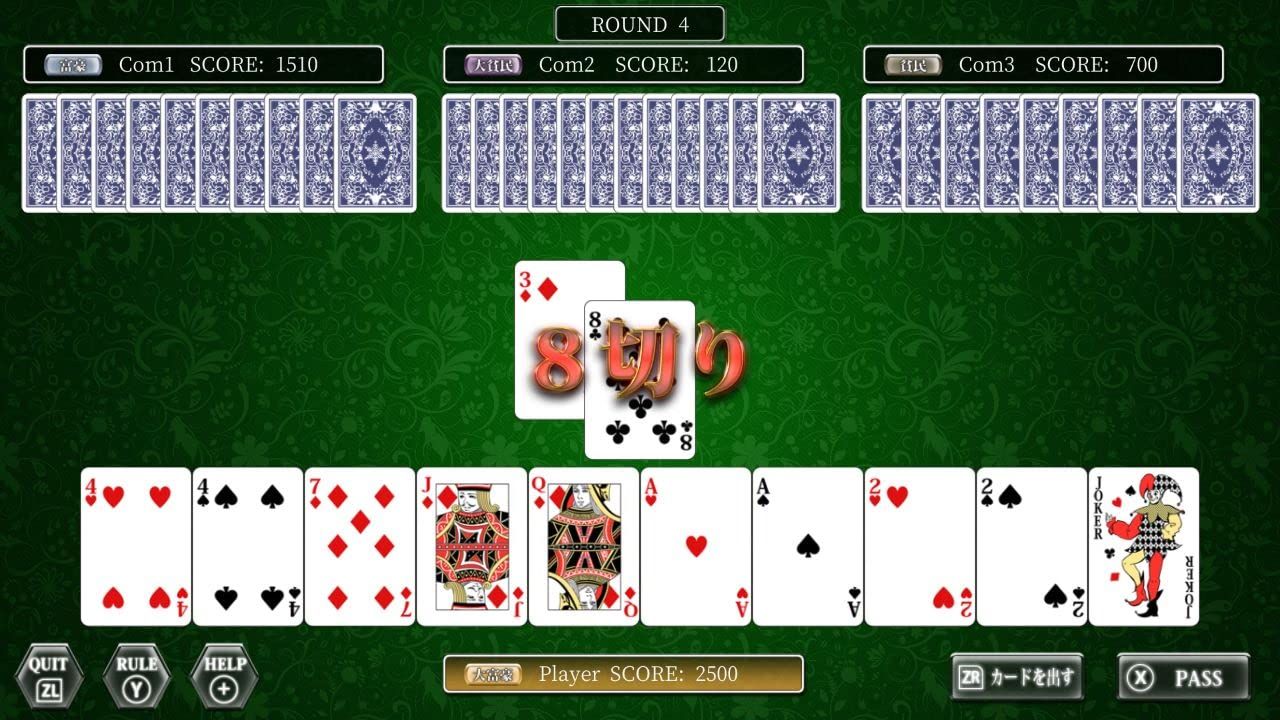The width and height of the screenshot is (1280, 720).
Task: Choose the 7 of diamonds card
Action: tap(360, 546)
